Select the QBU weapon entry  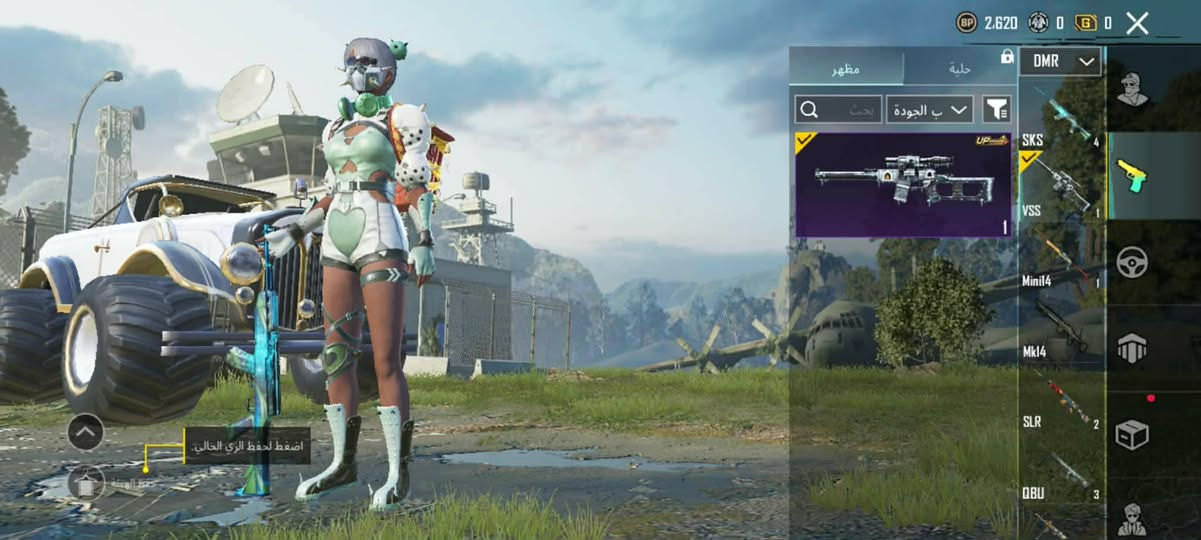[1061, 475]
